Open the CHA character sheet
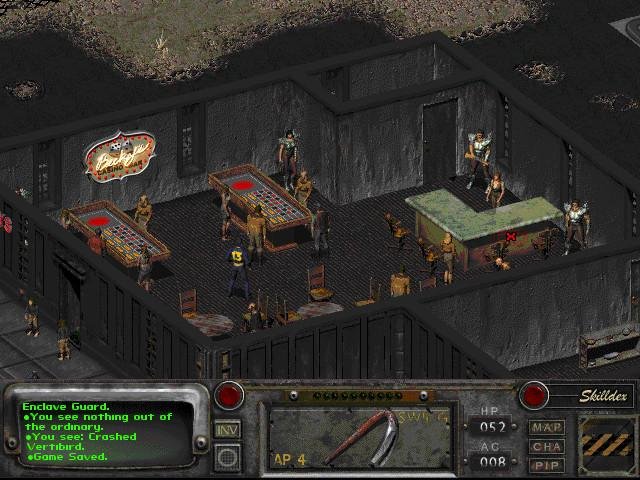640x480 pixels. 547,446
